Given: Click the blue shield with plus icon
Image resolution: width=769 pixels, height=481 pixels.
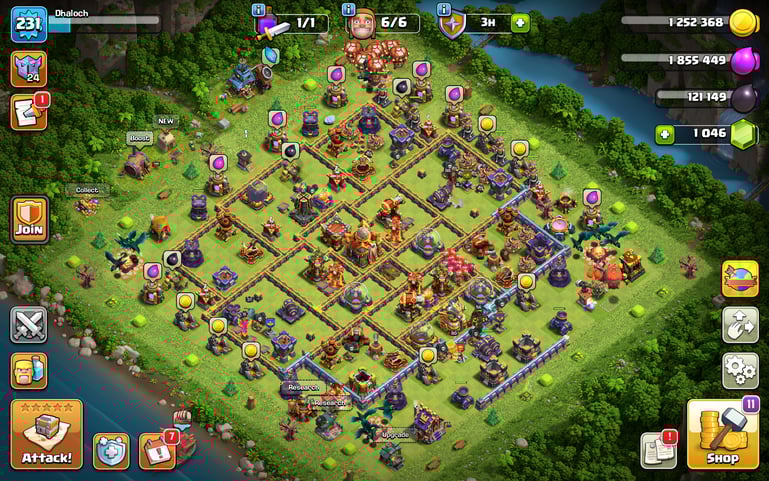Looking at the screenshot, I should click(111, 451).
